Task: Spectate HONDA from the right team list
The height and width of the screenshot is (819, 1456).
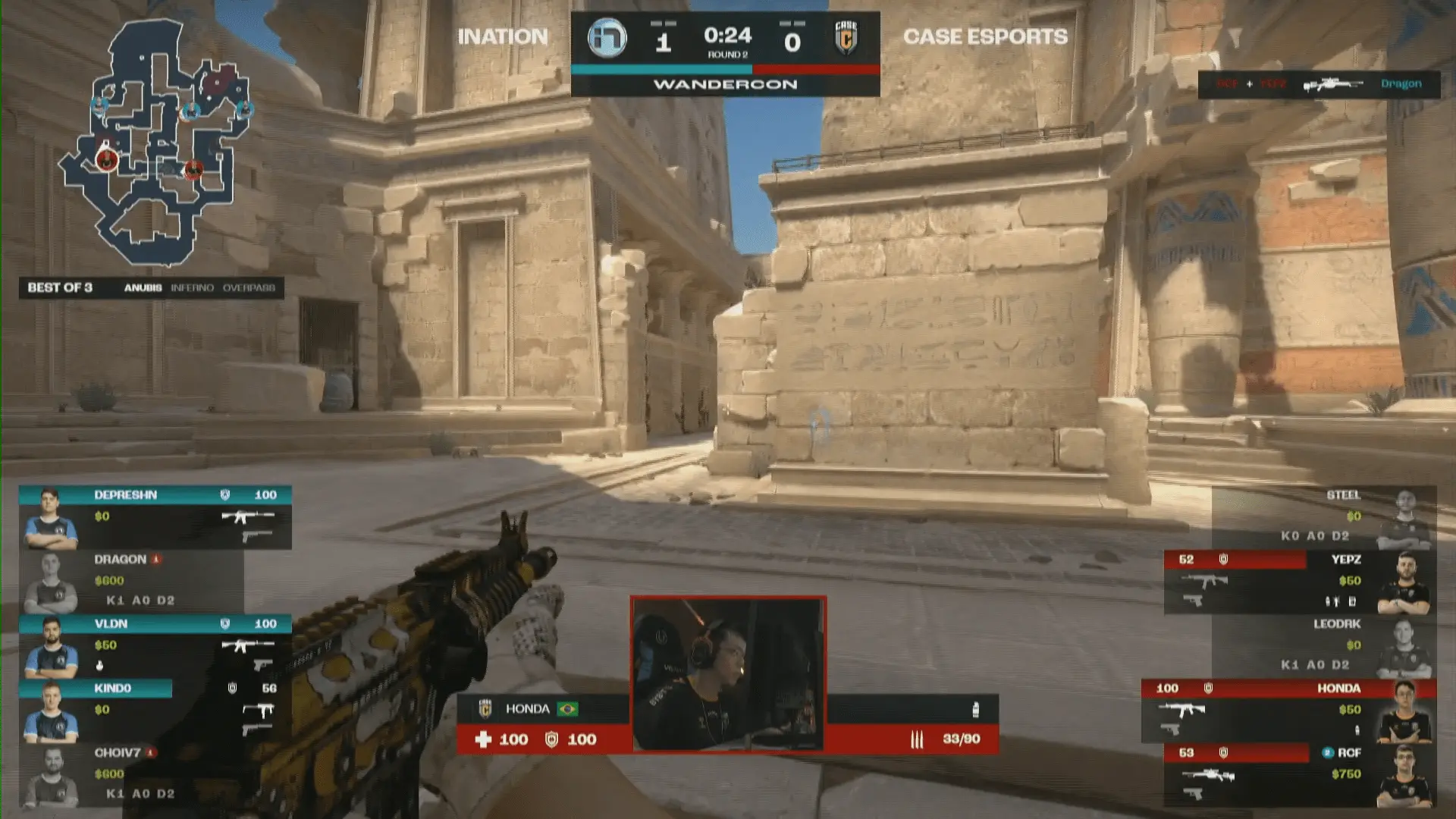Action: [x=1288, y=711]
